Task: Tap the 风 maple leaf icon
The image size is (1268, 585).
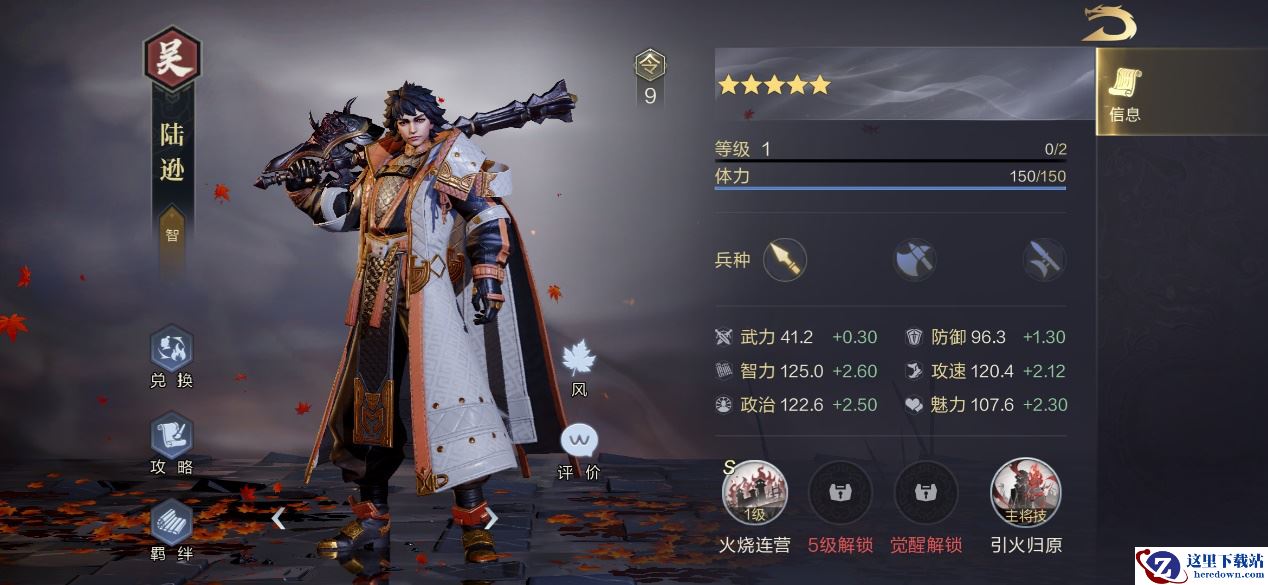Action: pyautogui.click(x=579, y=360)
